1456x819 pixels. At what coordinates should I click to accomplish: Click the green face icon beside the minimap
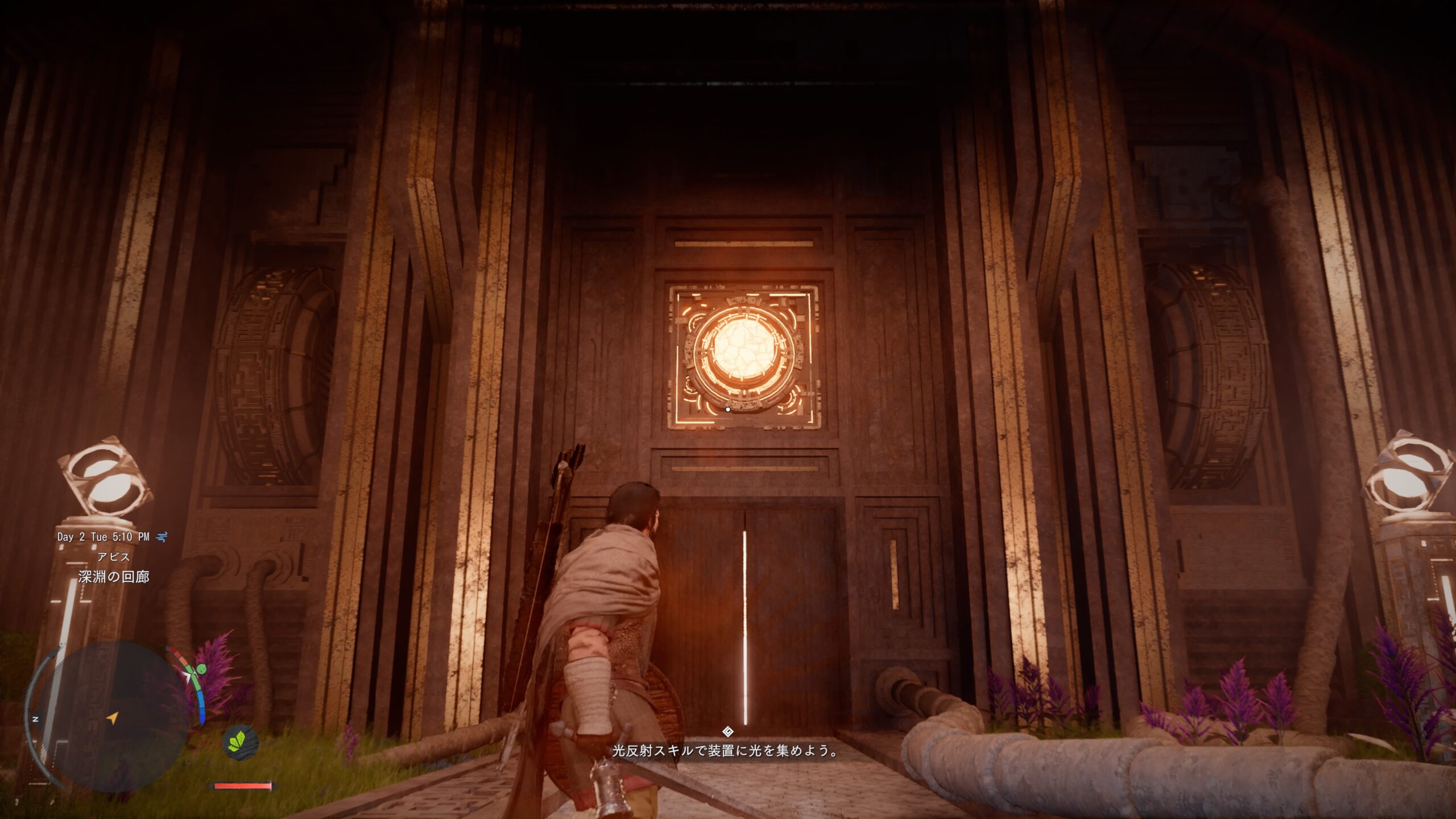202,668
